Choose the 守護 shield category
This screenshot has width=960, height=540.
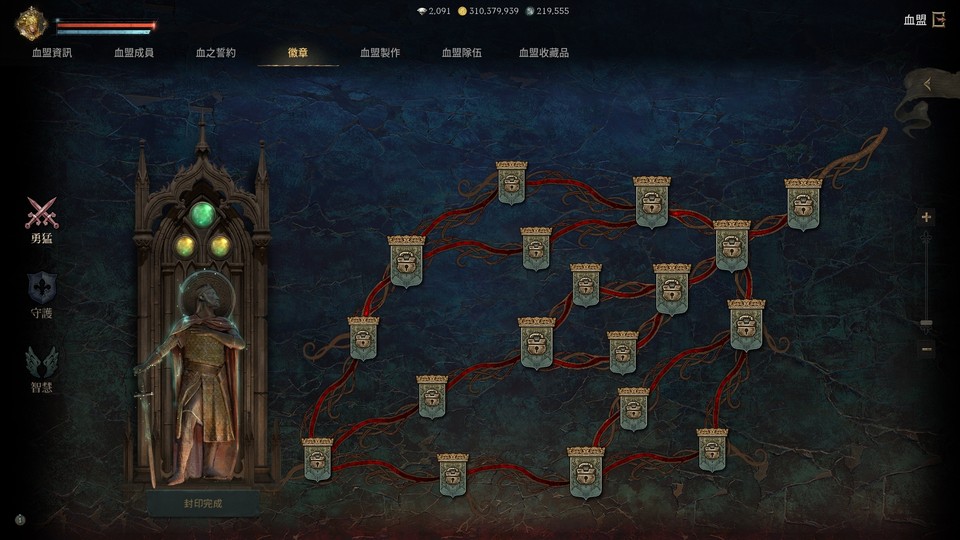coord(41,294)
